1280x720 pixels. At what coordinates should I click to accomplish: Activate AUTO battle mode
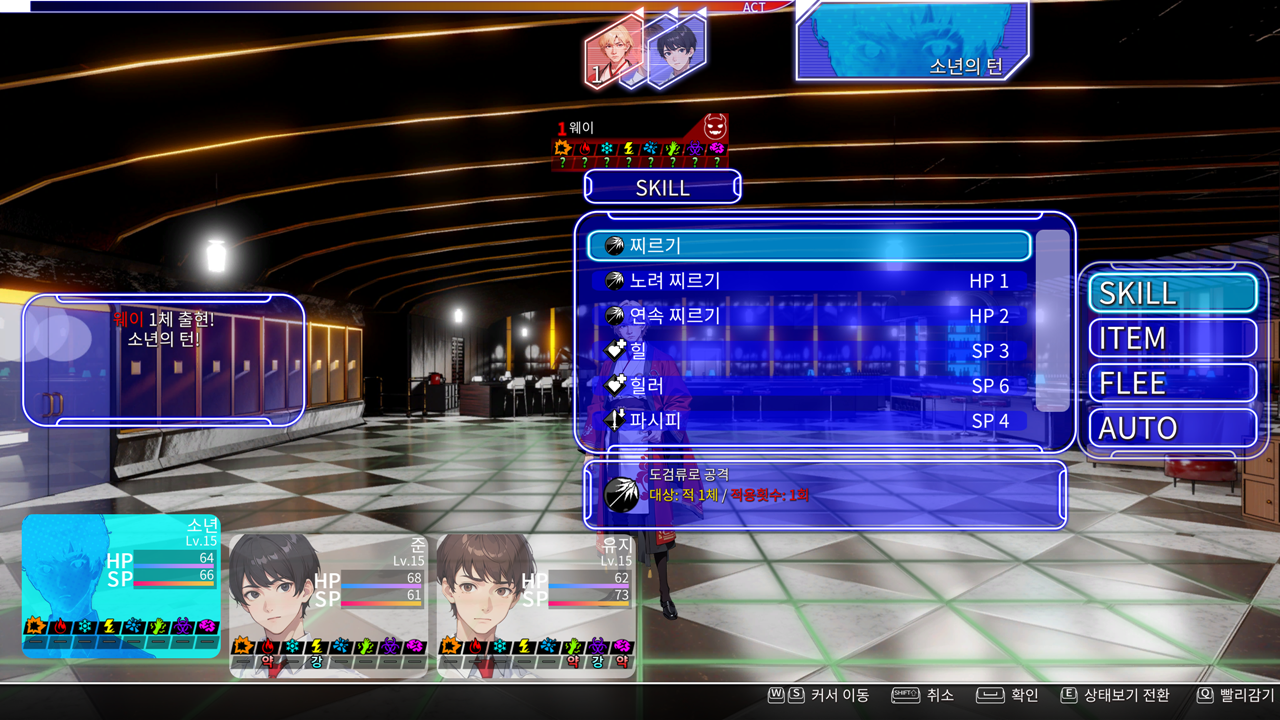click(1172, 428)
